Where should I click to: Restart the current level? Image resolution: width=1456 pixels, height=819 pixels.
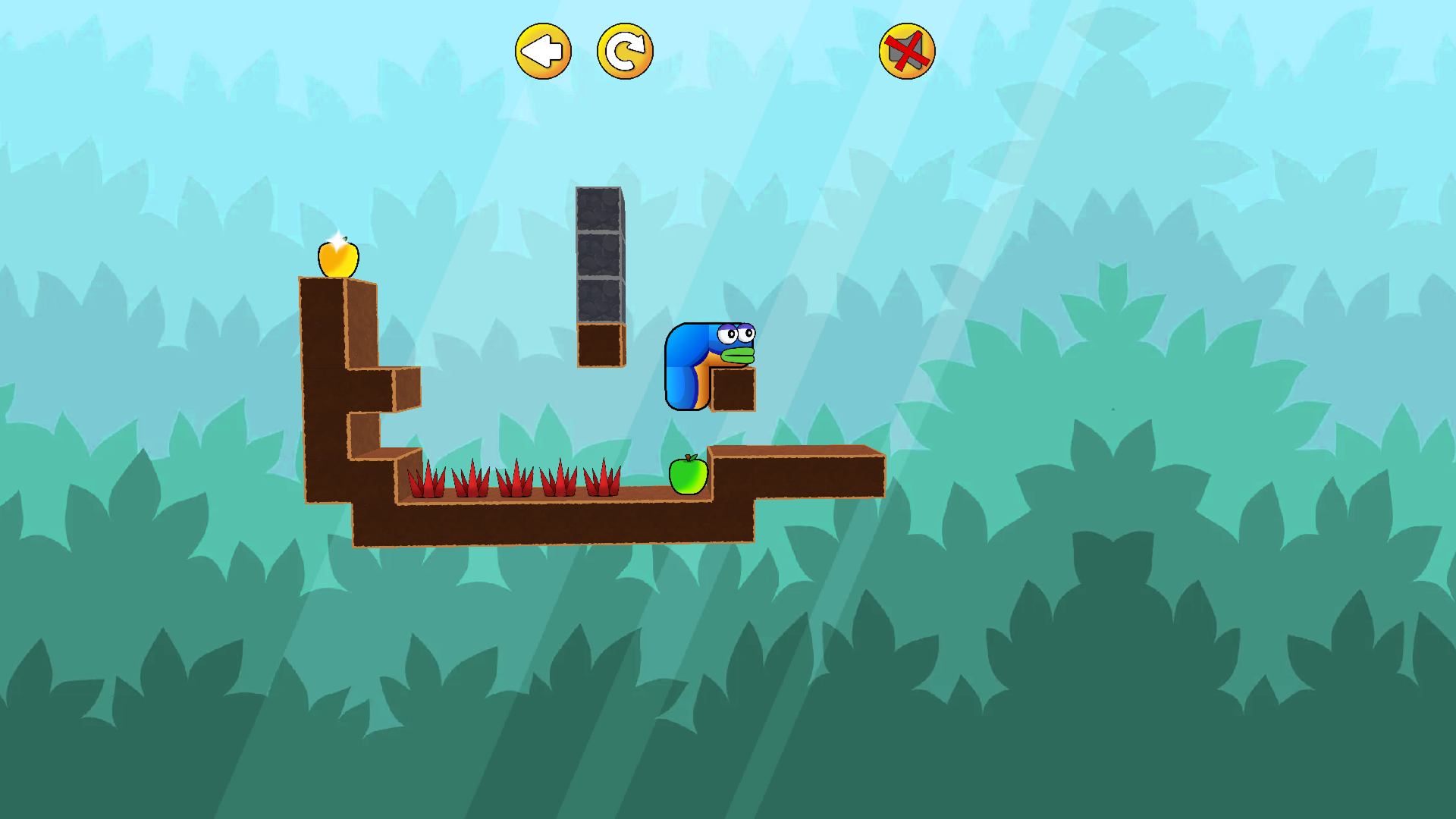(623, 50)
